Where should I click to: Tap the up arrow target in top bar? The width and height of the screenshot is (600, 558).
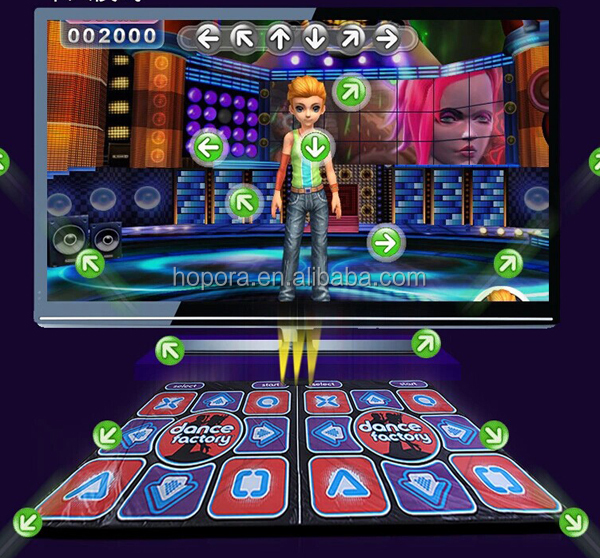(279, 39)
